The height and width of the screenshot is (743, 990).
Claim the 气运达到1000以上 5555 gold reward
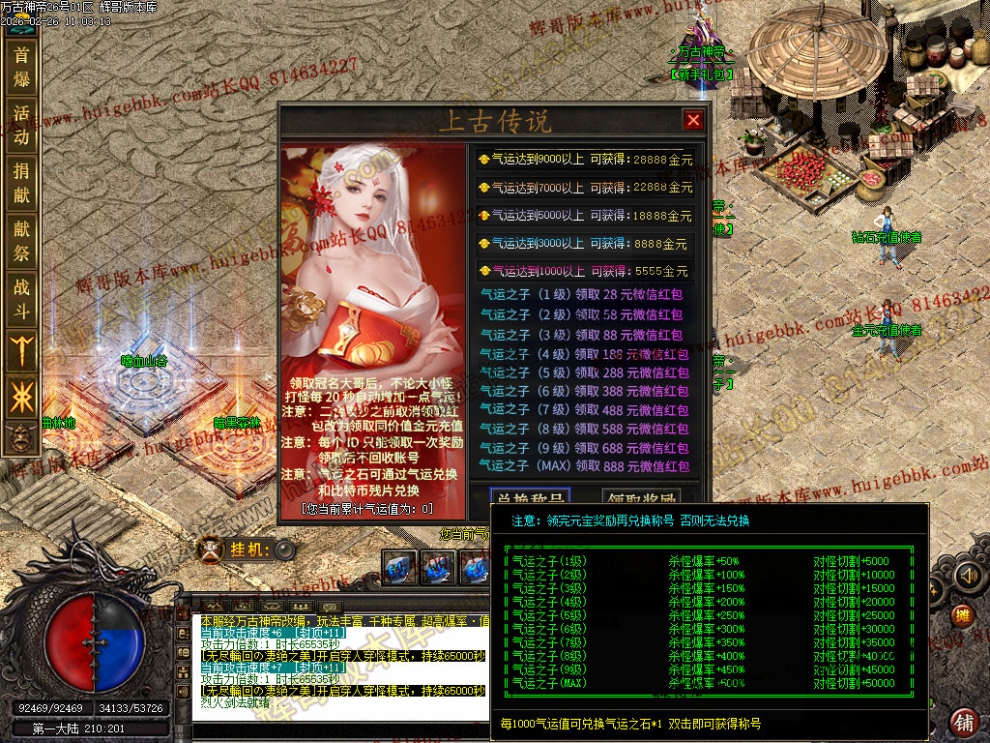(584, 271)
